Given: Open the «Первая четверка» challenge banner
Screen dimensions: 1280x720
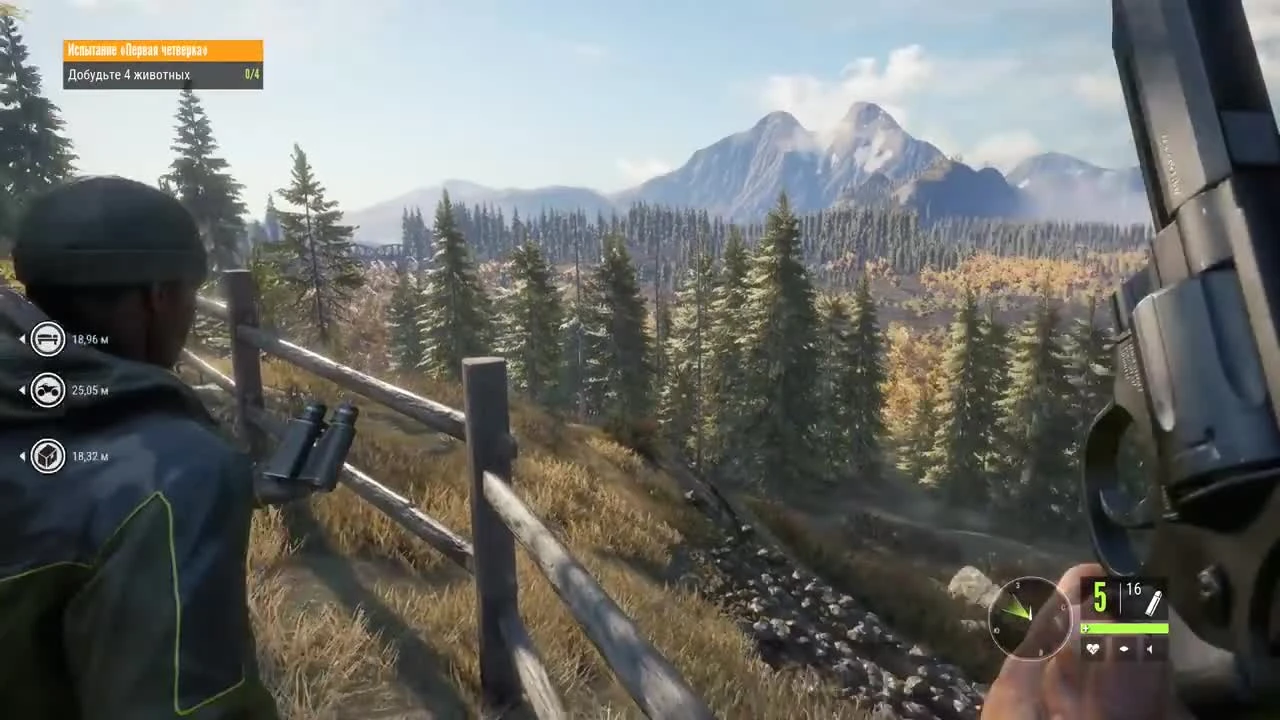Looking at the screenshot, I should (x=163, y=49).
